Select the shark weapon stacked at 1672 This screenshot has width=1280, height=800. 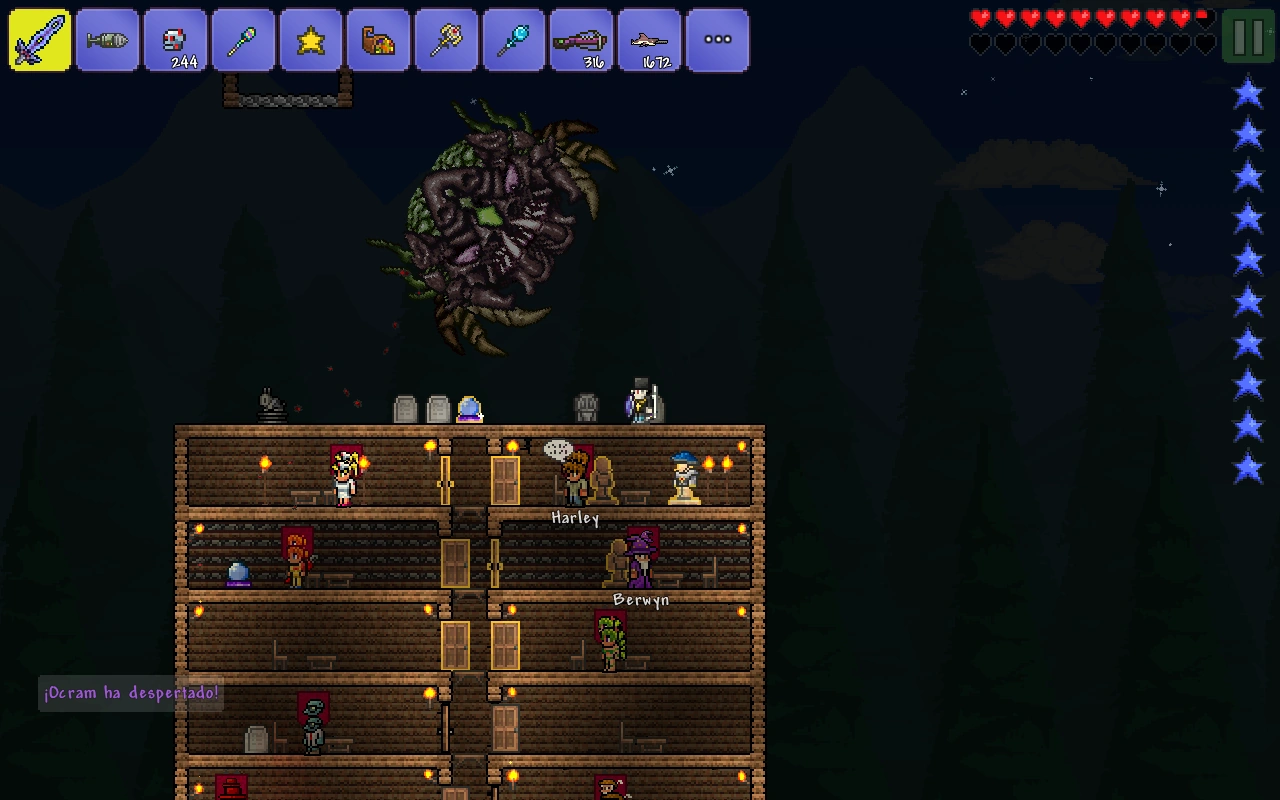(x=649, y=40)
